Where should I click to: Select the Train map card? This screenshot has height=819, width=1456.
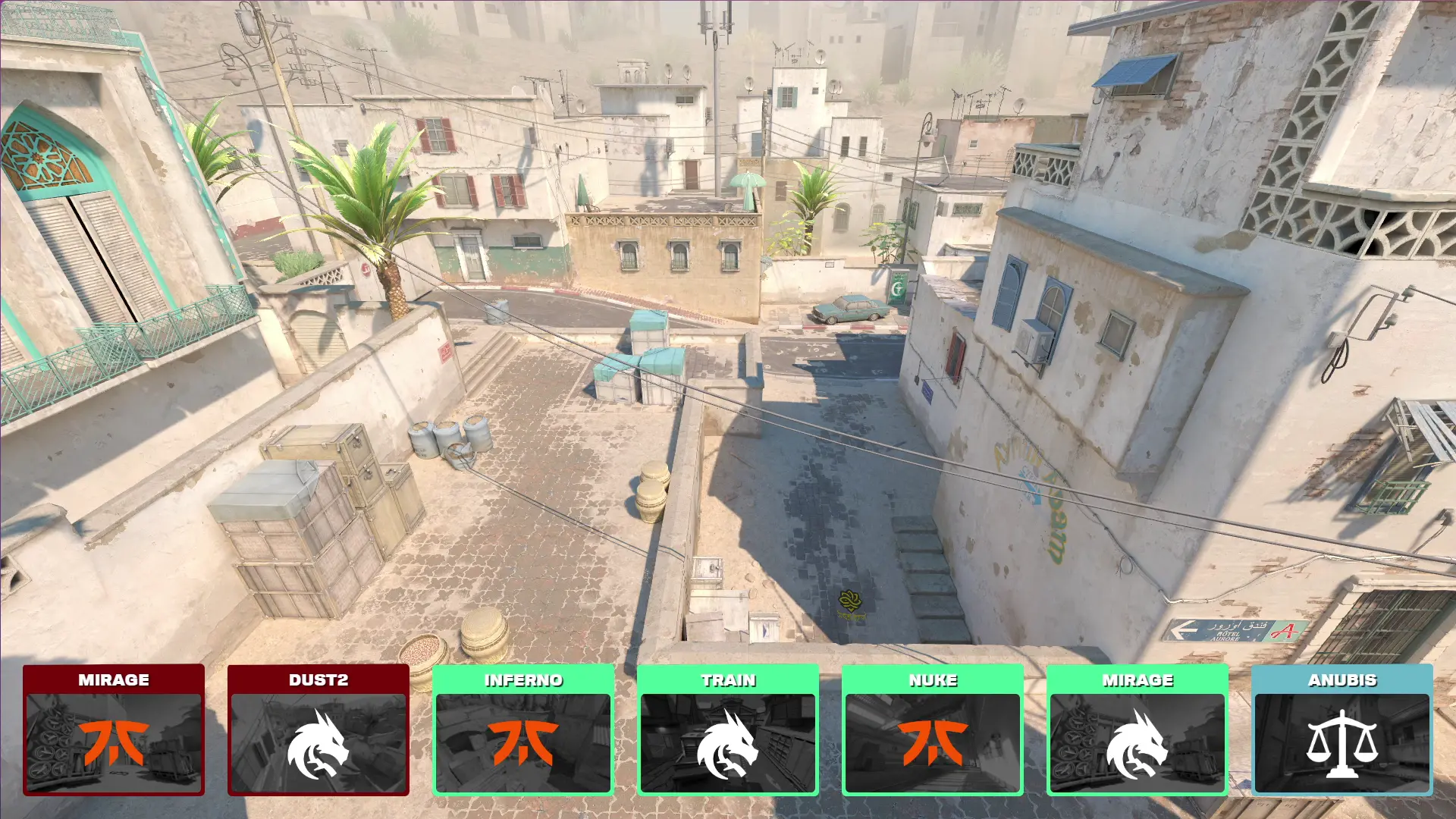click(728, 730)
